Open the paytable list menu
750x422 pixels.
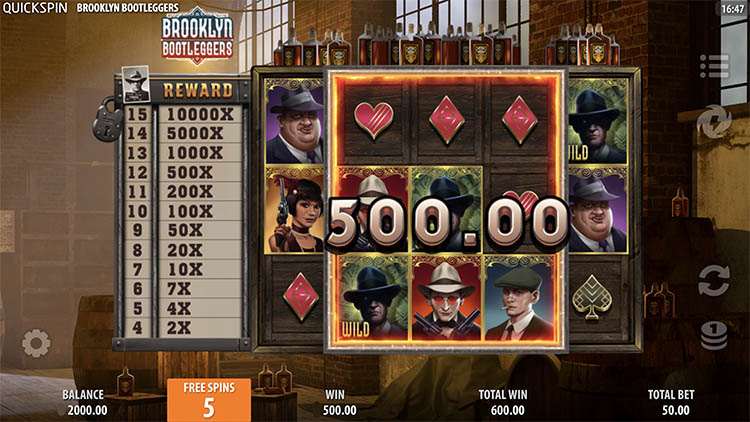(714, 67)
